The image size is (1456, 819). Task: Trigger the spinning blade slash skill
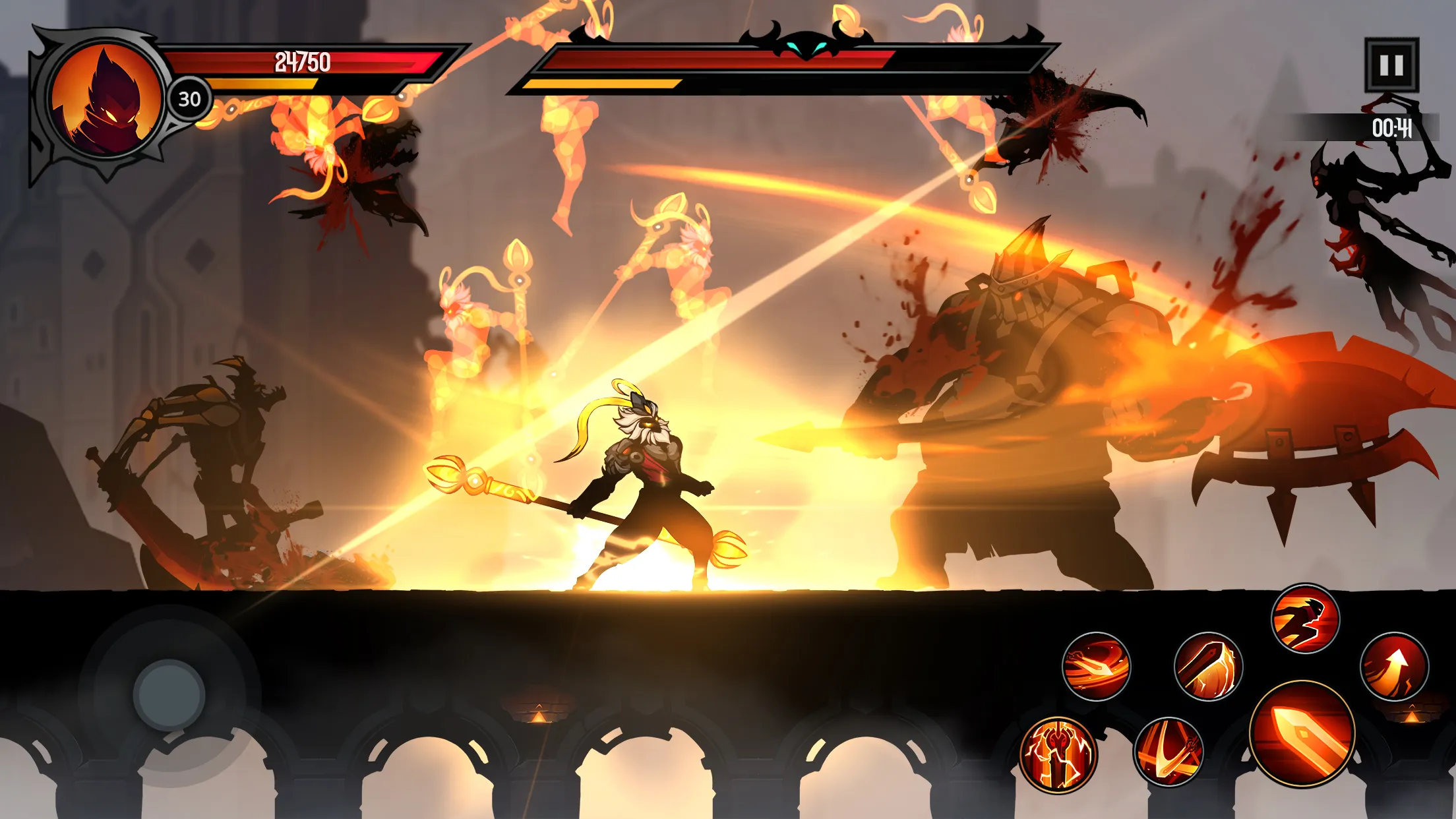coord(1096,666)
